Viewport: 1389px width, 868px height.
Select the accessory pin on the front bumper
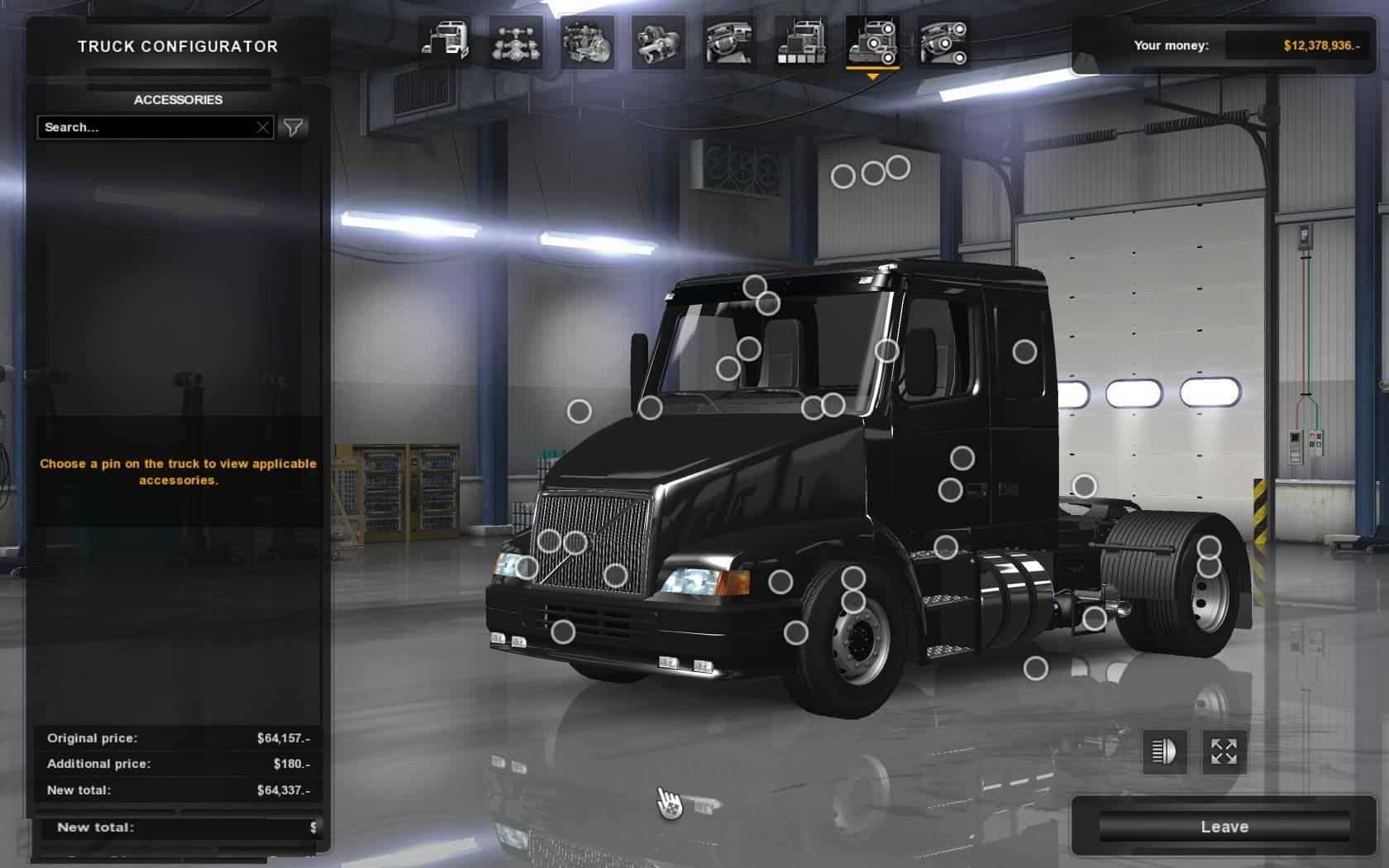pyautogui.click(x=563, y=632)
